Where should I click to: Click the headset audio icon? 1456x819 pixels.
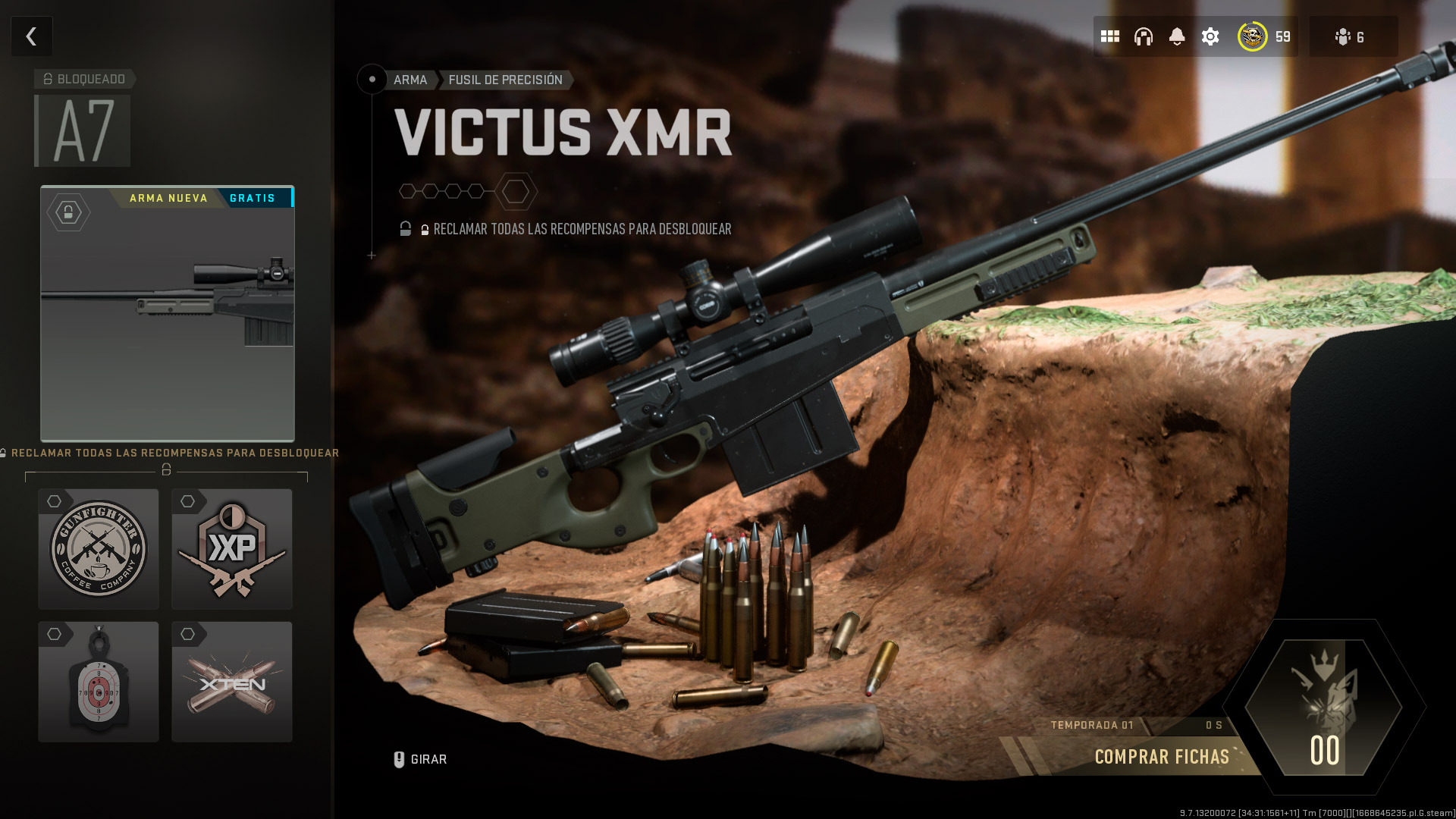[x=1144, y=36]
